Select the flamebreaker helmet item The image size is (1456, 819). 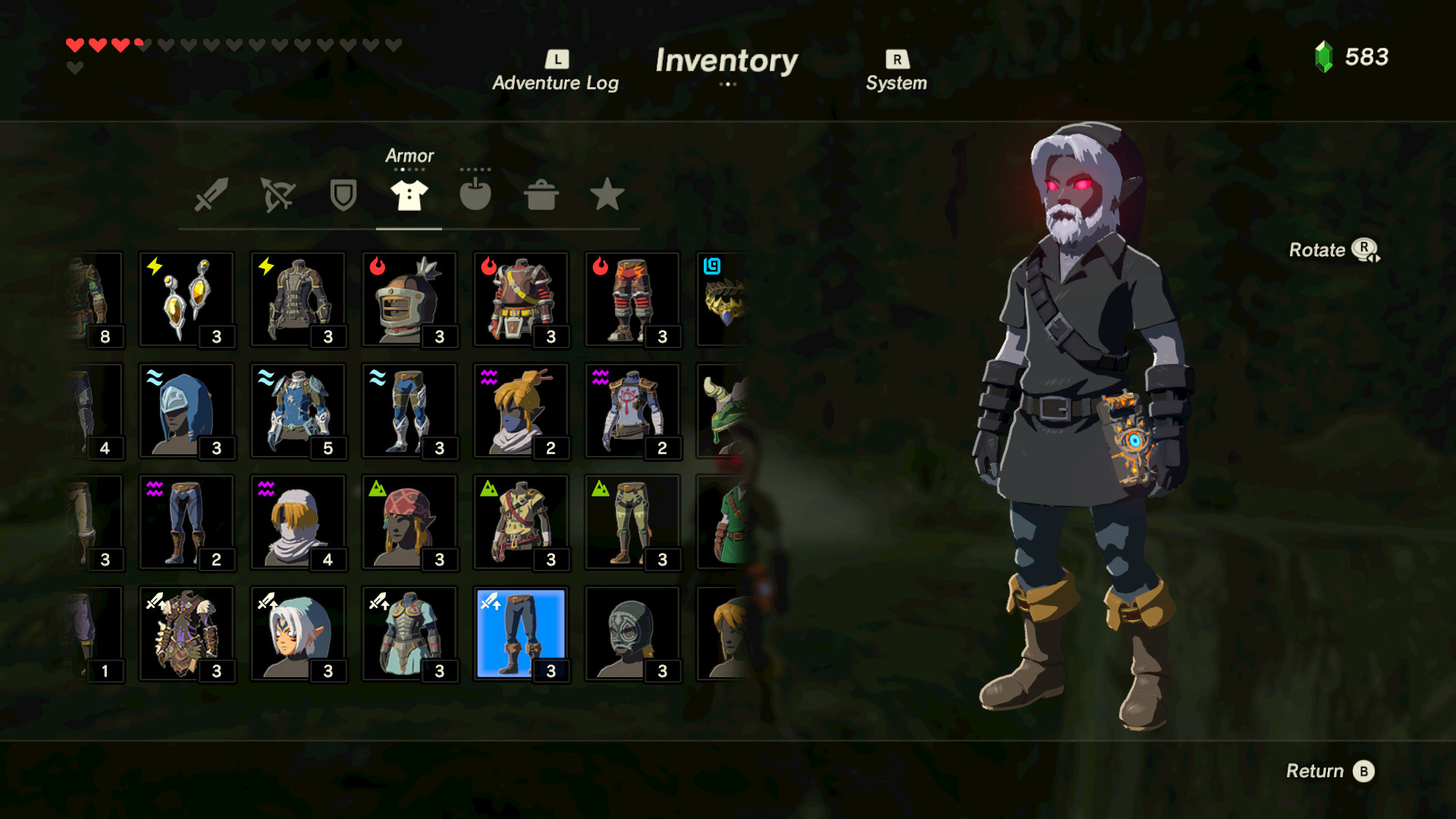click(x=410, y=300)
